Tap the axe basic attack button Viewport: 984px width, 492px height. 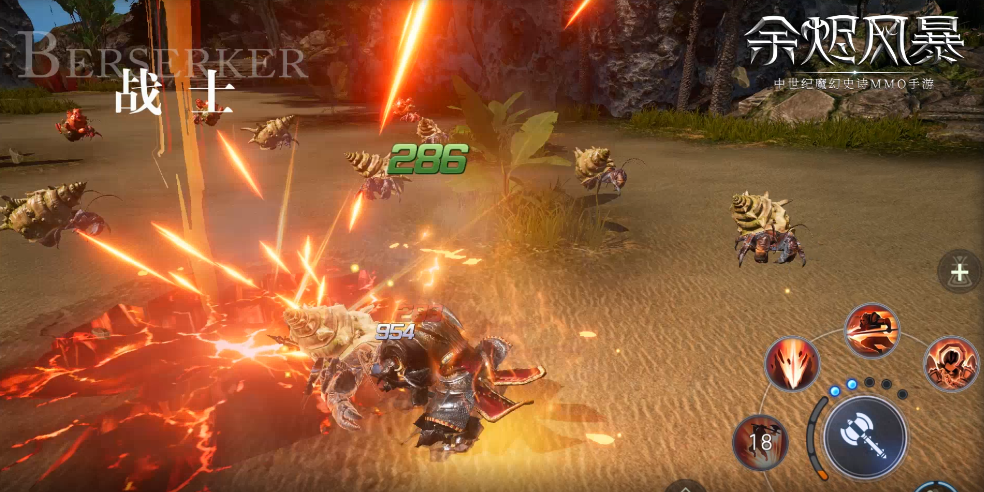pyautogui.click(x=865, y=438)
